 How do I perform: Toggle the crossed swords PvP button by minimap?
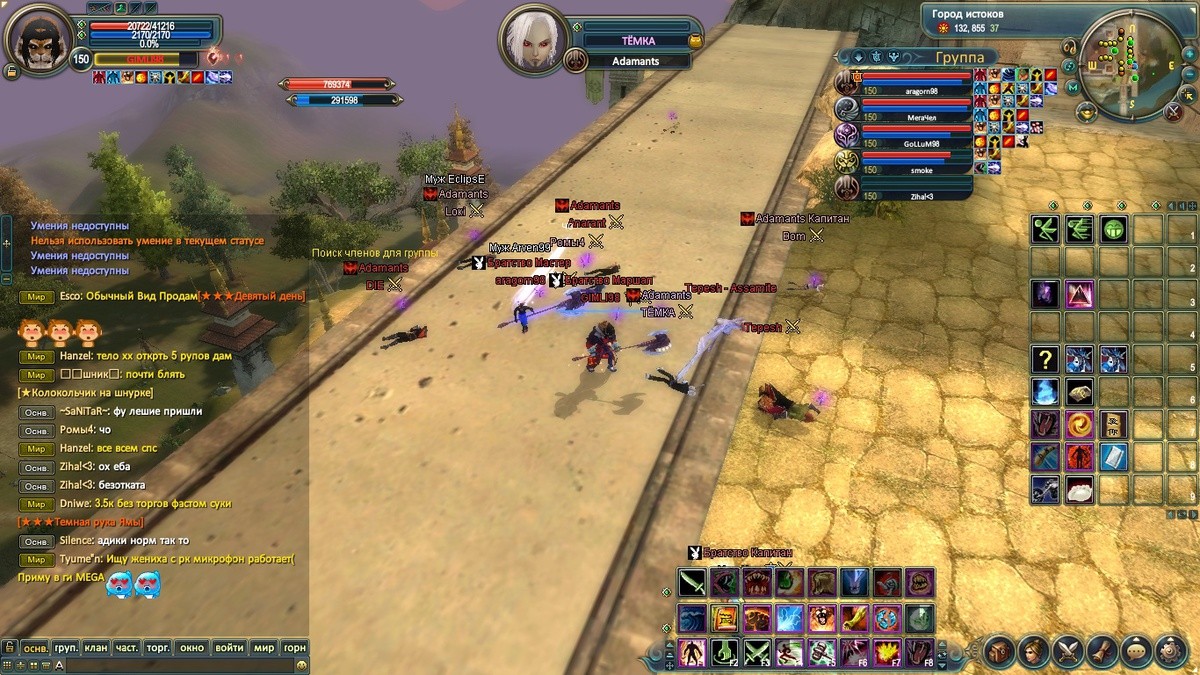(1175, 112)
